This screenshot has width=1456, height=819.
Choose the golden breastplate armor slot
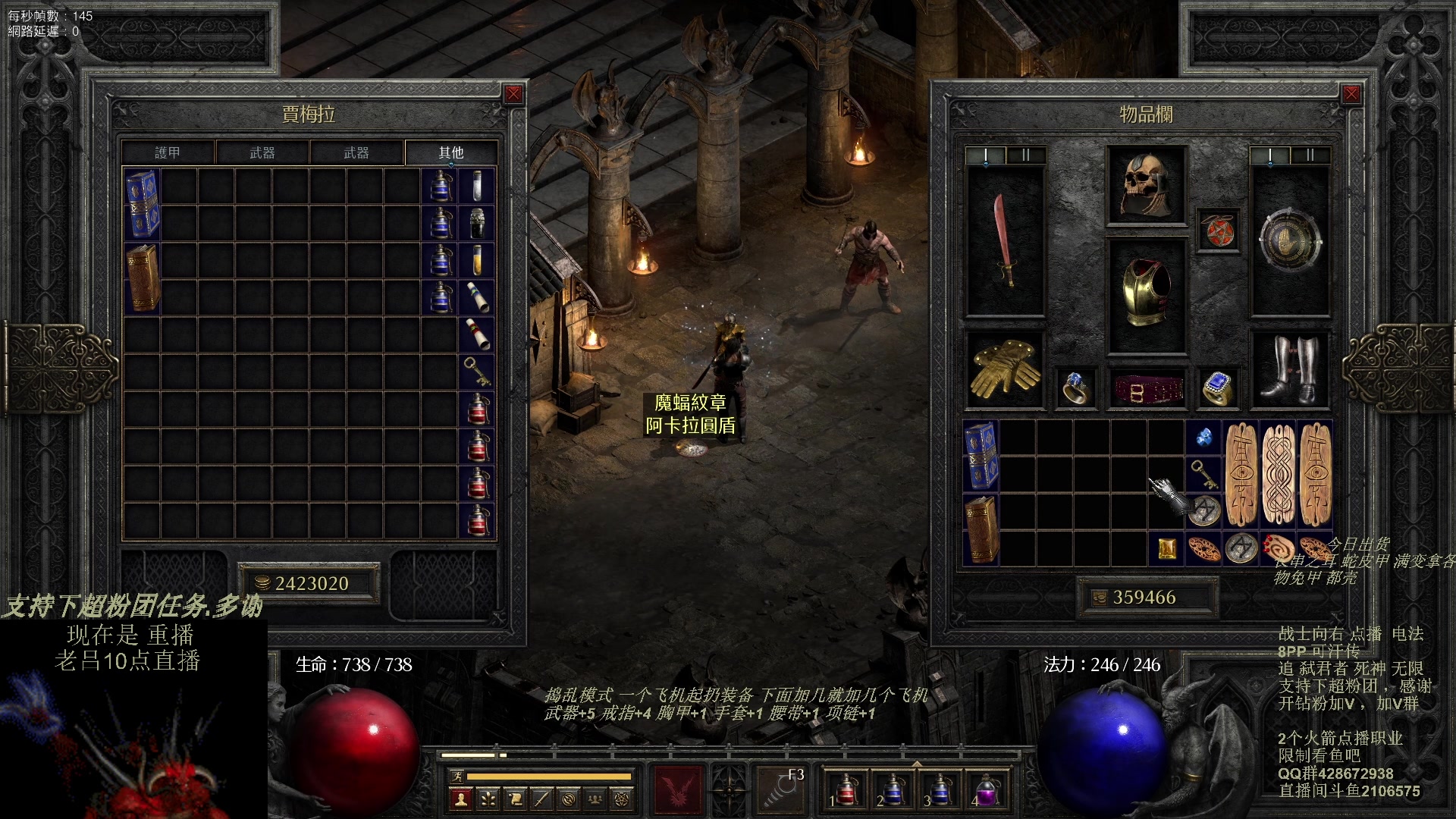coord(1146,294)
